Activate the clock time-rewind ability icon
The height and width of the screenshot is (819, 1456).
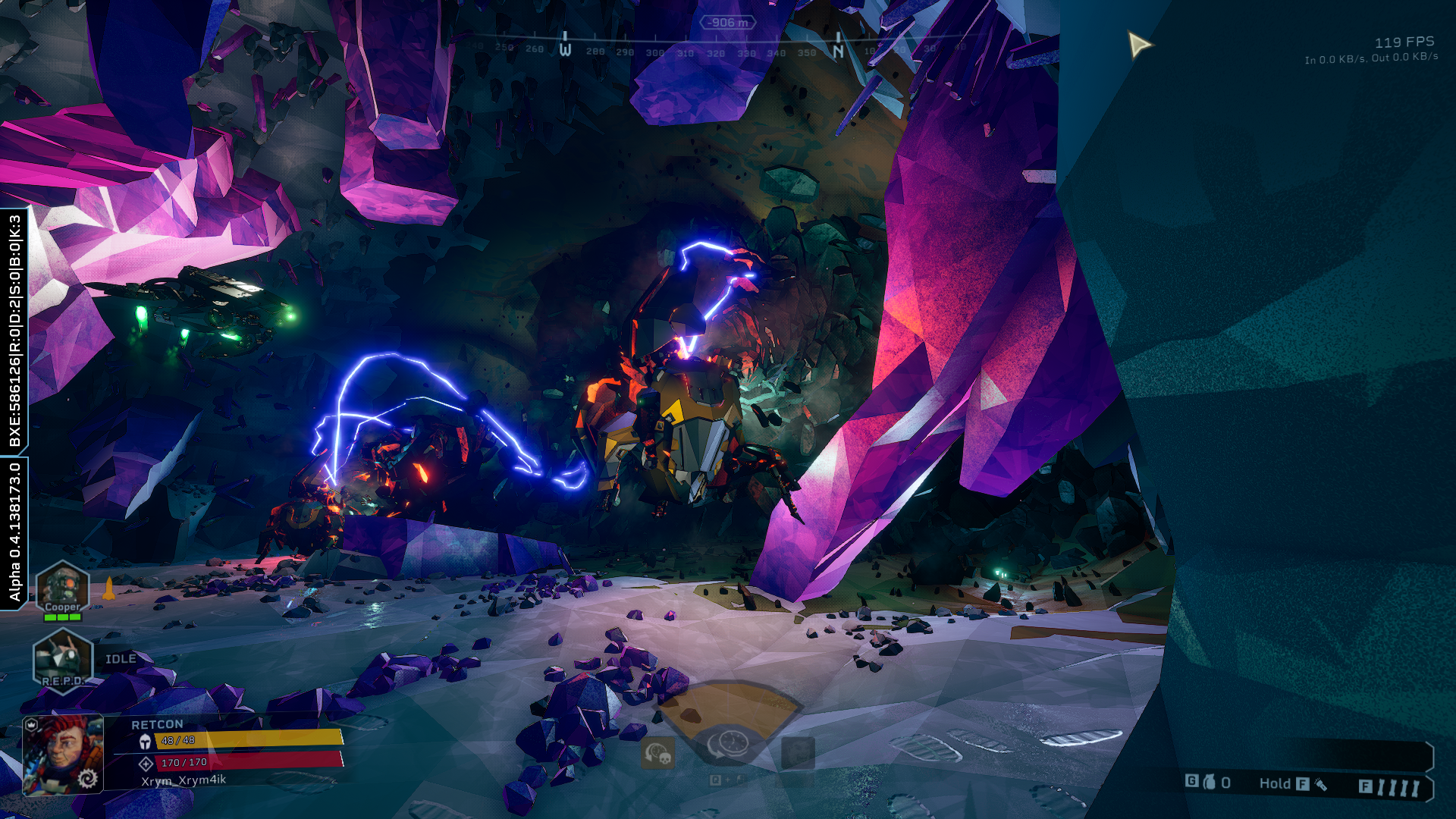(x=730, y=745)
